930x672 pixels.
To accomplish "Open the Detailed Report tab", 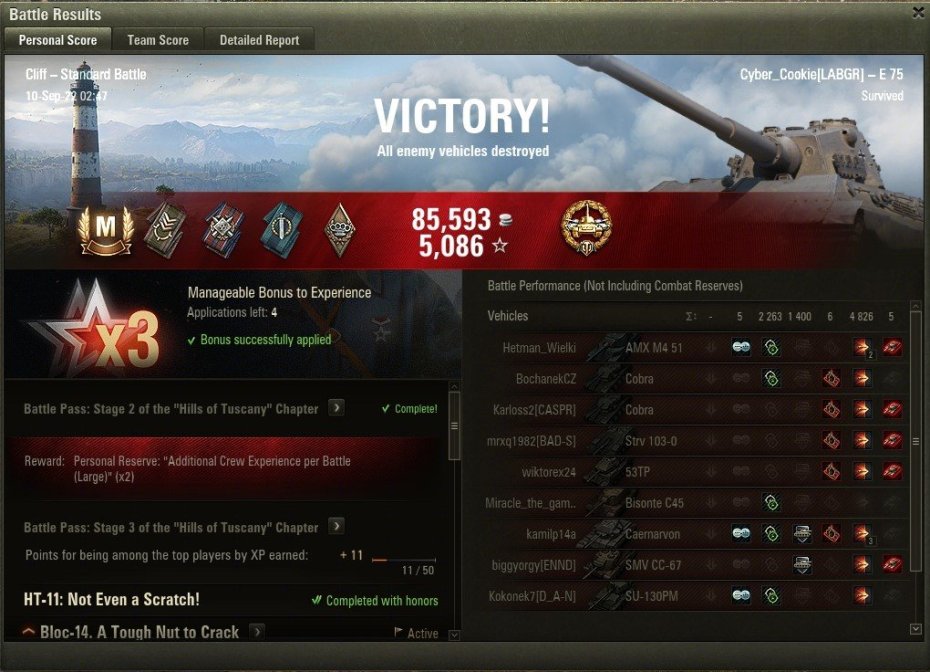I will pyautogui.click(x=259, y=40).
